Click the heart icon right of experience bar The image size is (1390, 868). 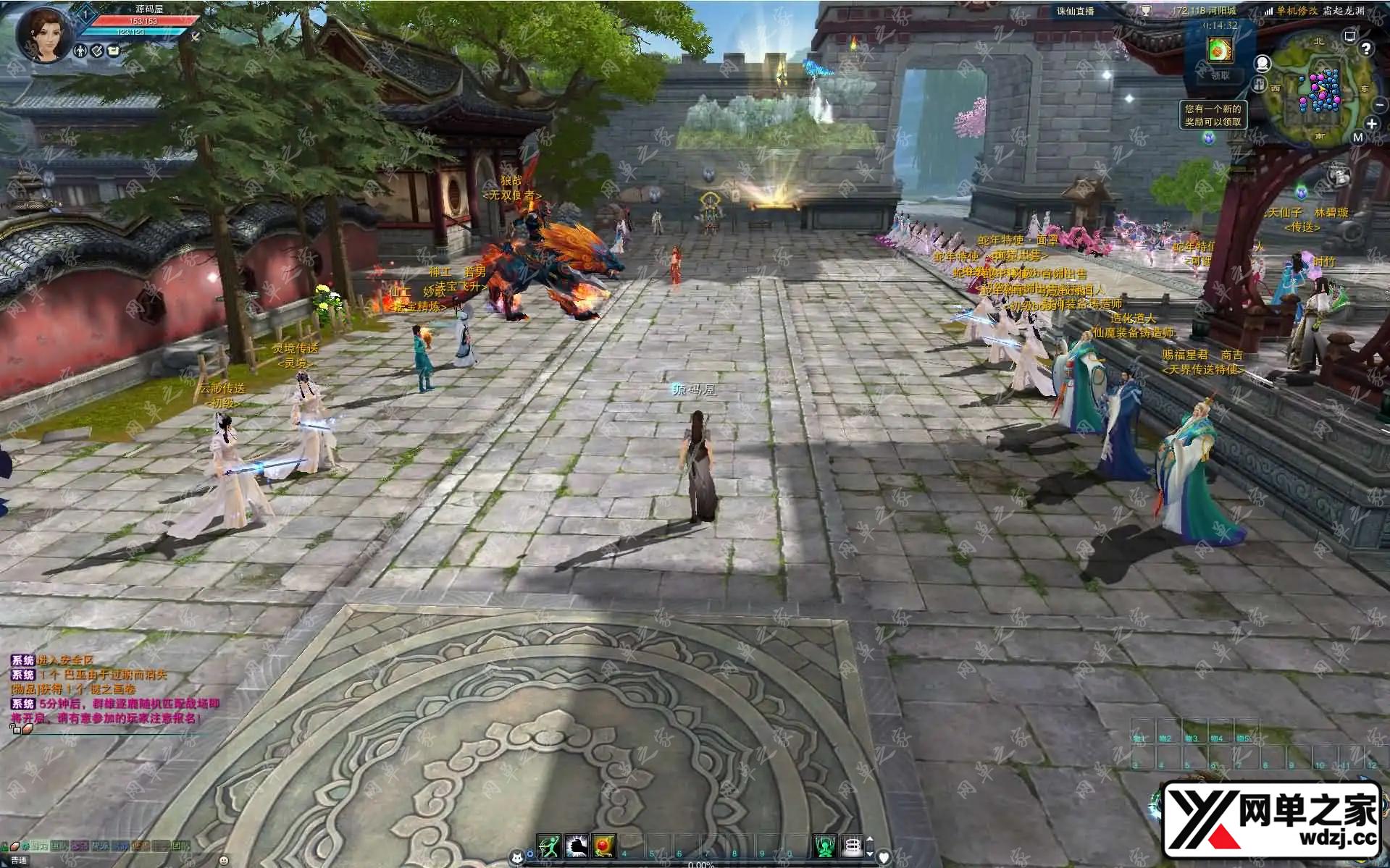884,857
